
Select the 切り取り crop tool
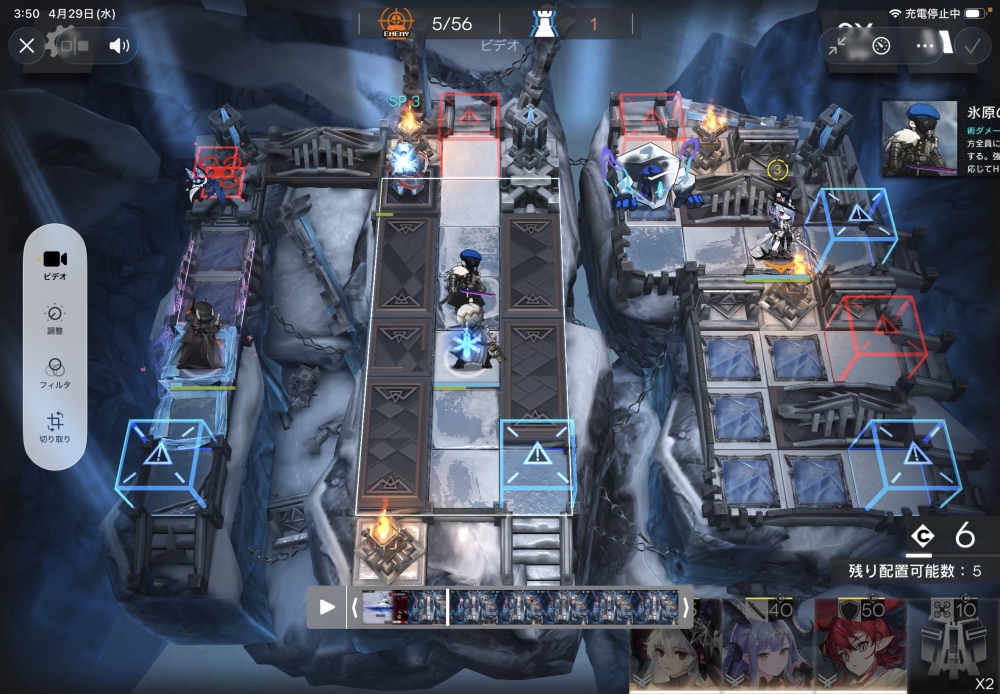click(55, 428)
